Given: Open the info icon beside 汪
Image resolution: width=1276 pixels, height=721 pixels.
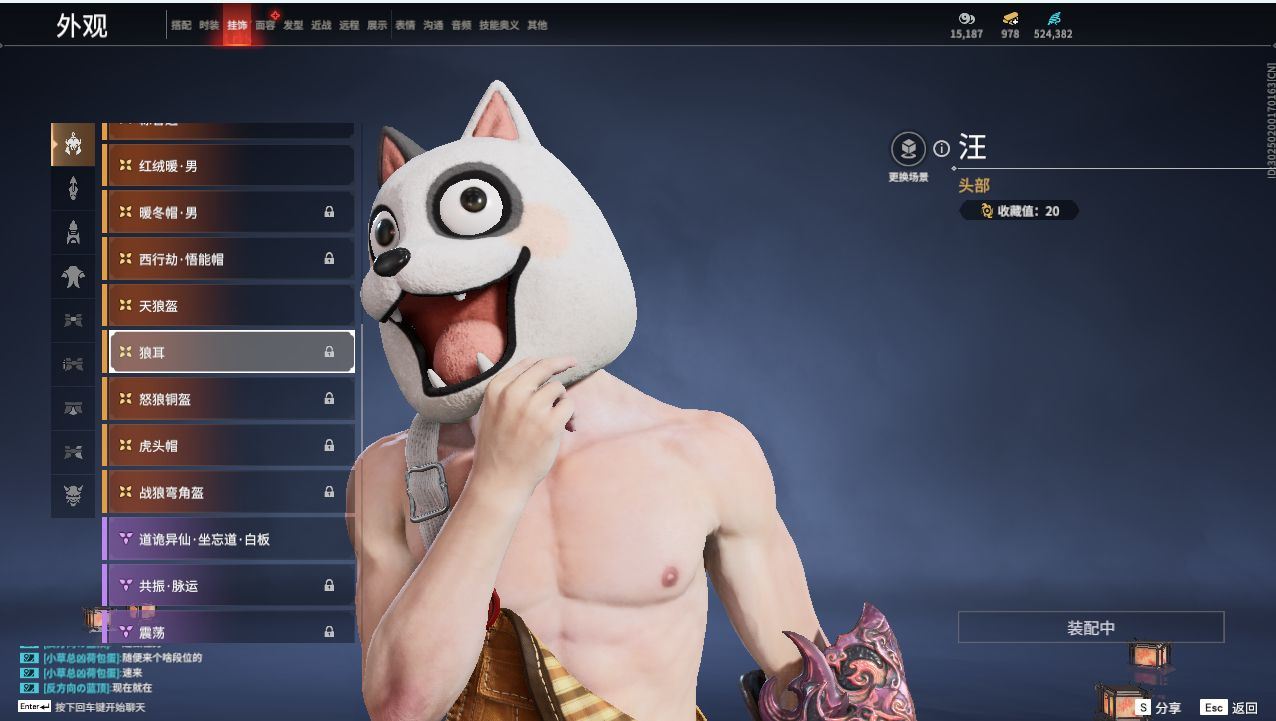Looking at the screenshot, I should (941, 149).
